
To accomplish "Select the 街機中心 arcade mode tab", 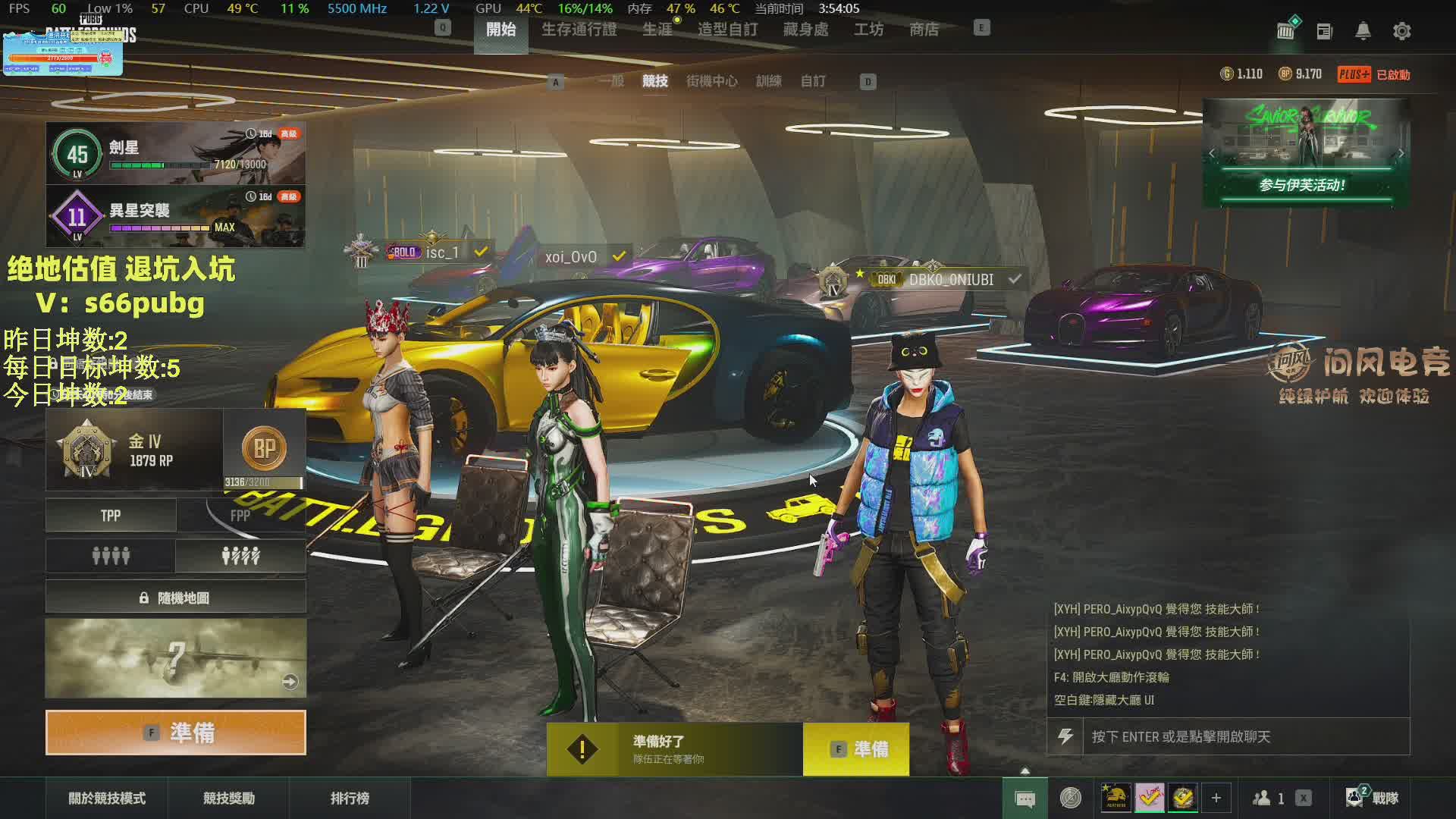I will point(711,81).
